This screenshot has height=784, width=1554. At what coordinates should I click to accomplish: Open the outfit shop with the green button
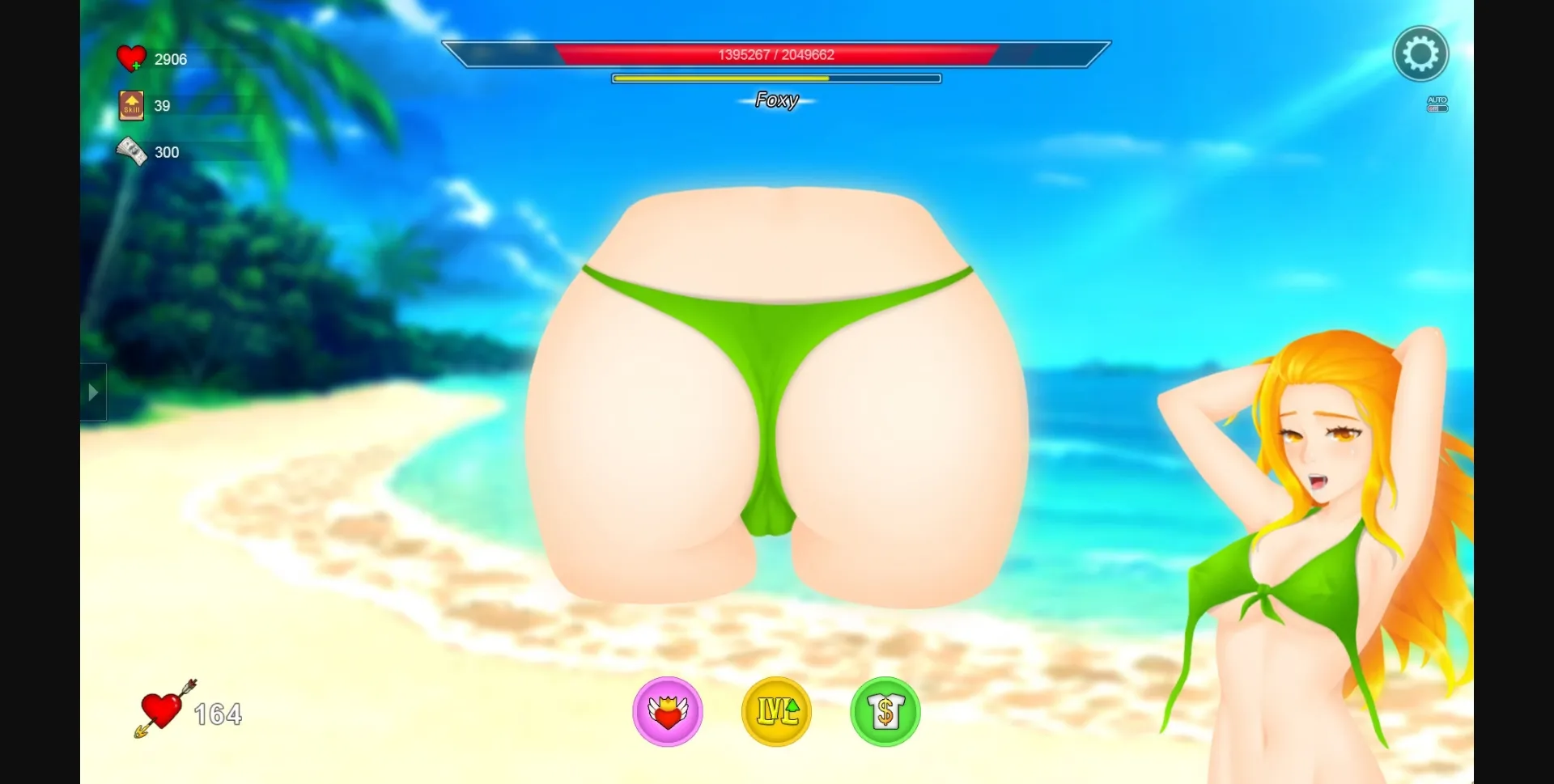(x=885, y=712)
